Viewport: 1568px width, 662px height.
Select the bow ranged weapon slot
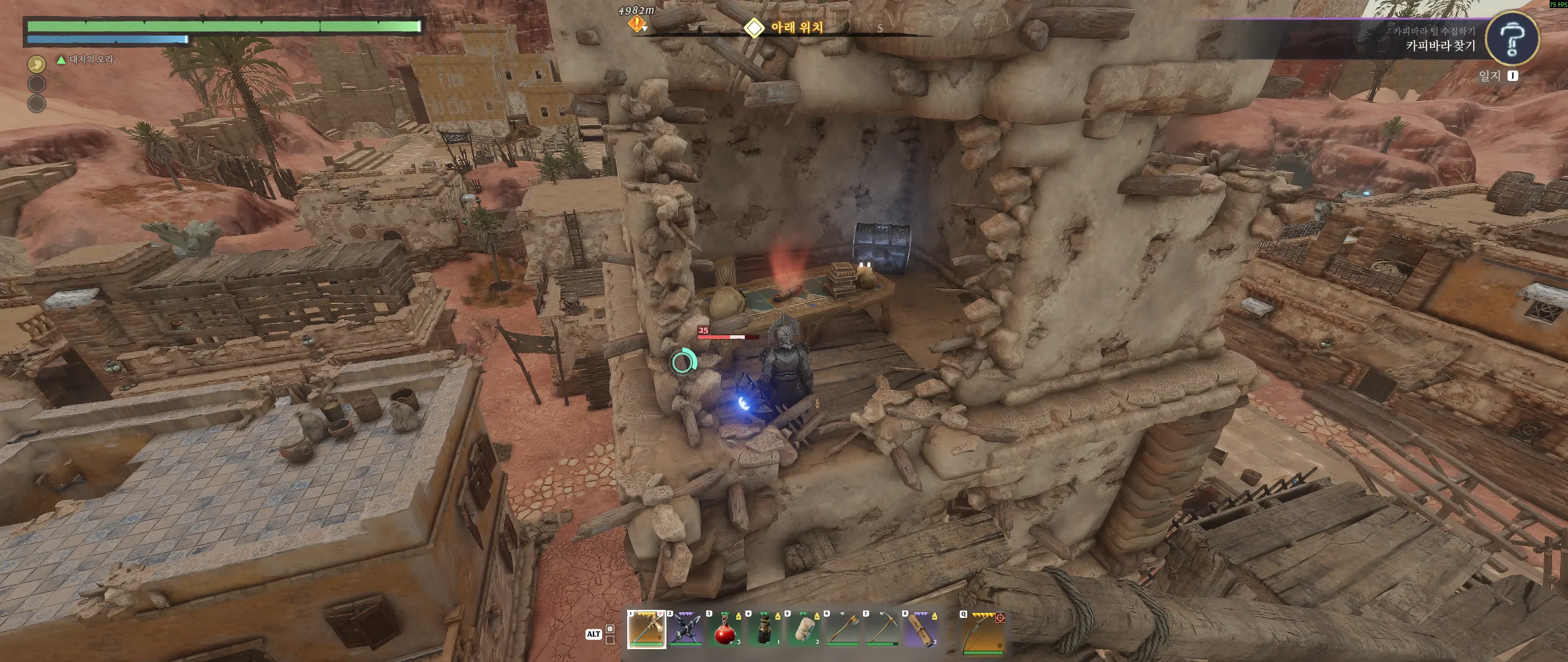pos(982,631)
